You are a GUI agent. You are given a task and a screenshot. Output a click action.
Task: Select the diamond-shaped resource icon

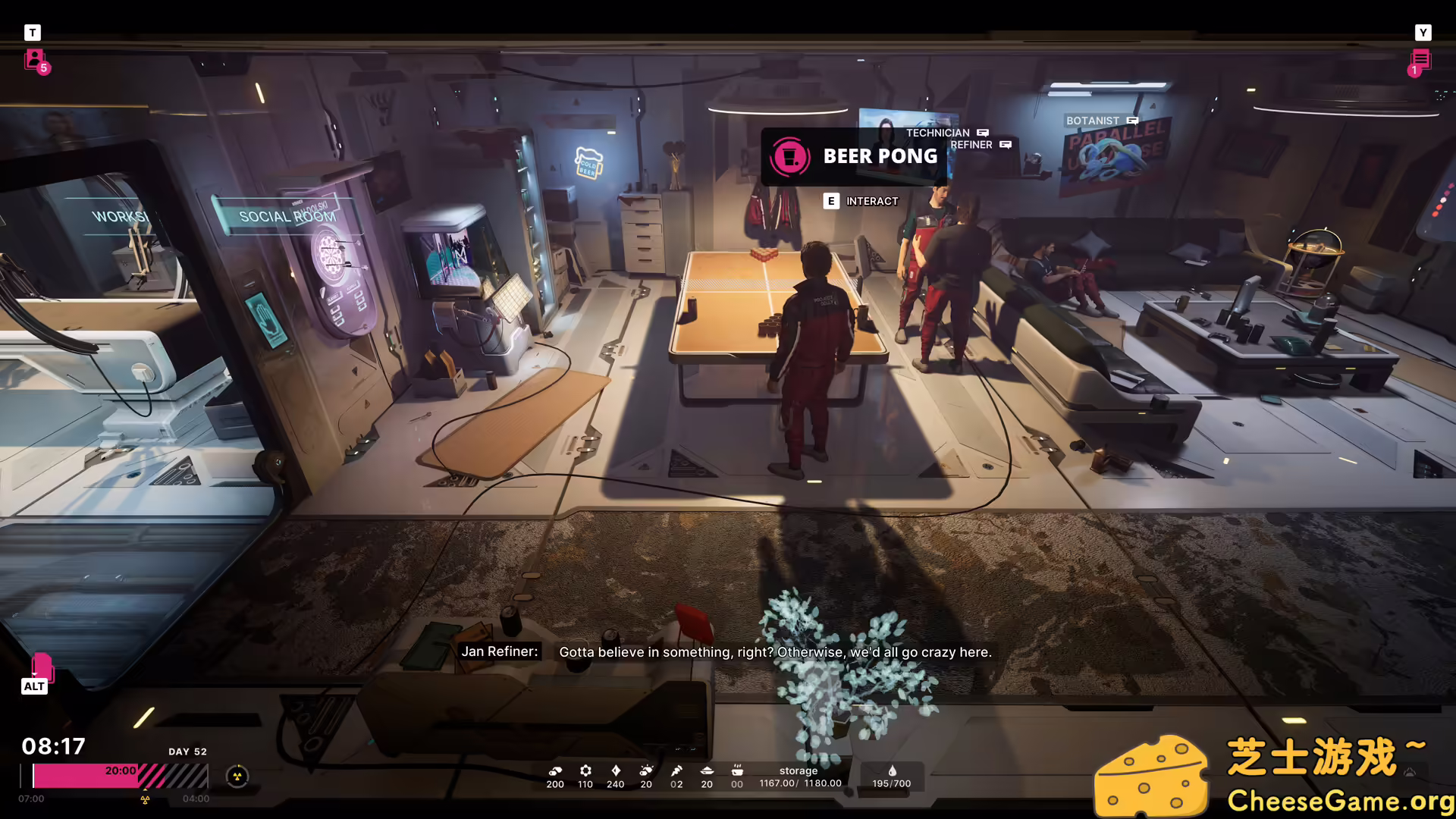click(x=616, y=770)
